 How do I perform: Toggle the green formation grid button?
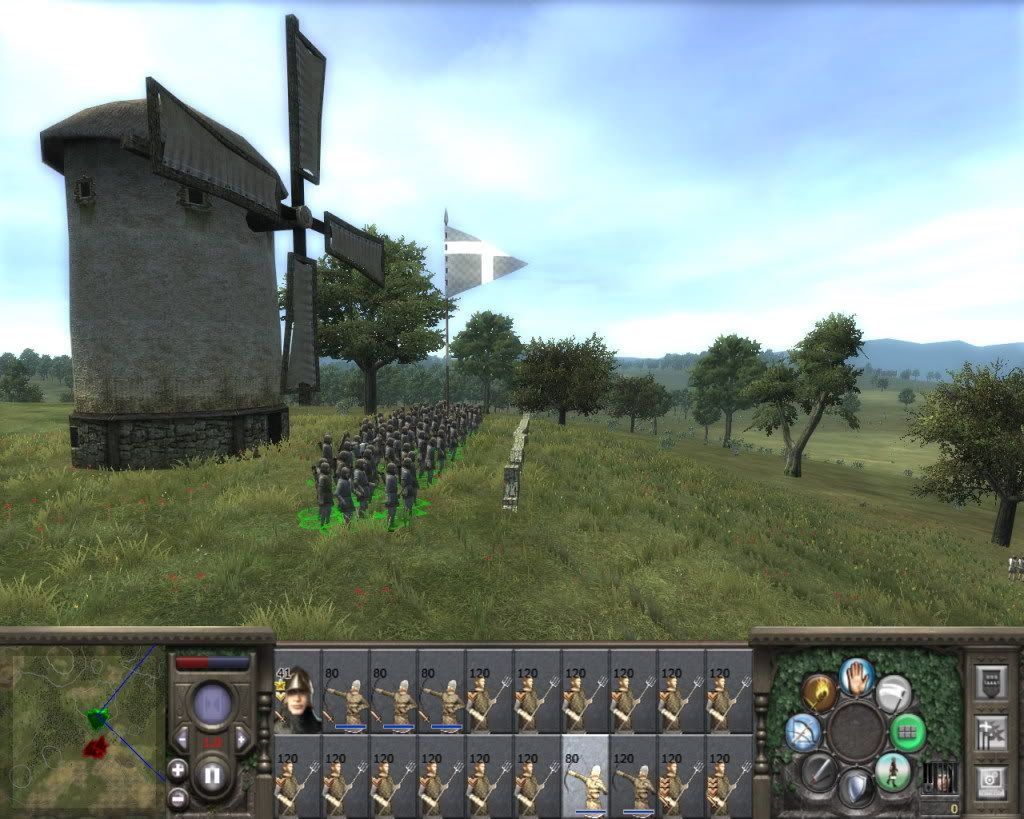coord(908,732)
